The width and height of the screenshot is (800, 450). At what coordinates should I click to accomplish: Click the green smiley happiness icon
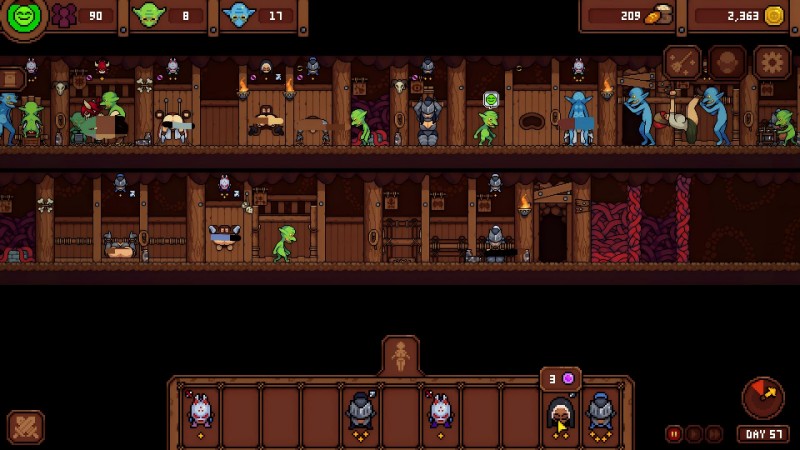(x=24, y=17)
